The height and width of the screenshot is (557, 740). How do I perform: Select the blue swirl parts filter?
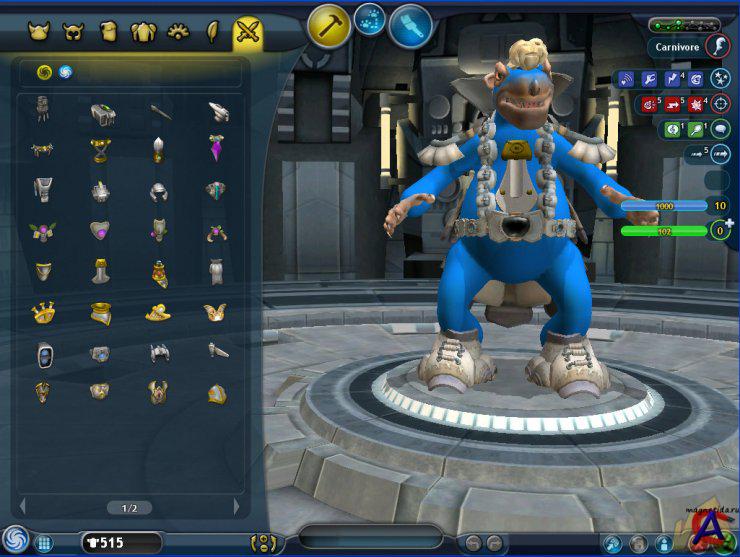(65, 71)
